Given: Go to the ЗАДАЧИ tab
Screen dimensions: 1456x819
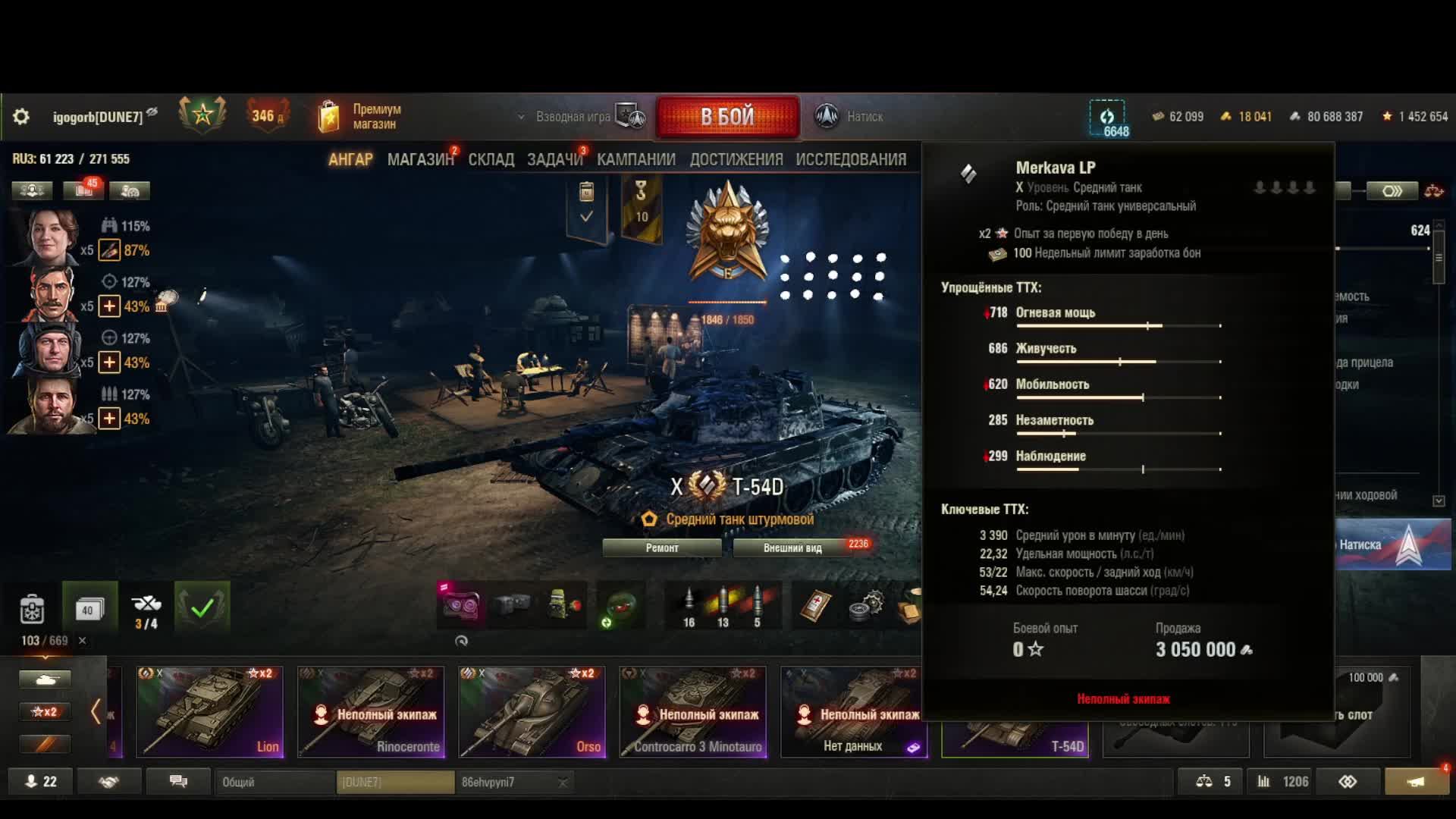Looking at the screenshot, I should (x=554, y=159).
